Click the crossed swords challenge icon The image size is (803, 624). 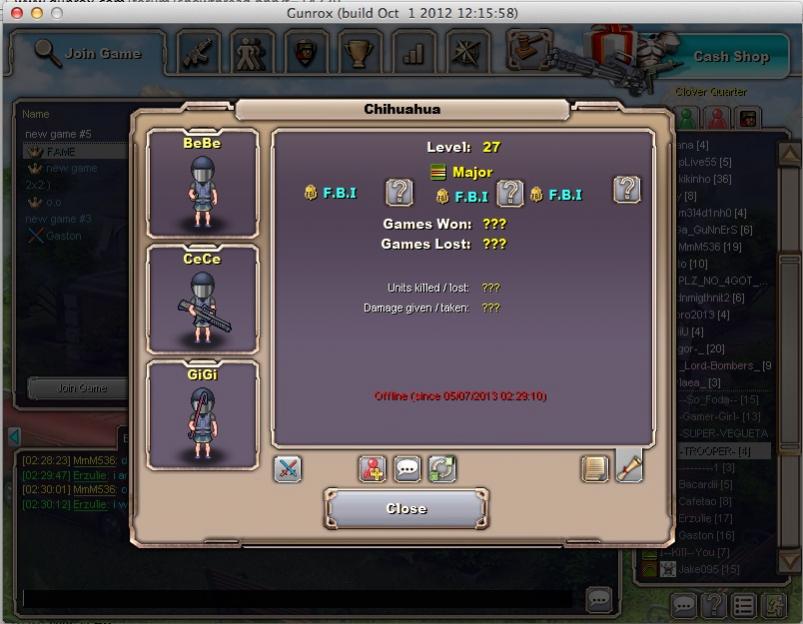[x=287, y=469]
